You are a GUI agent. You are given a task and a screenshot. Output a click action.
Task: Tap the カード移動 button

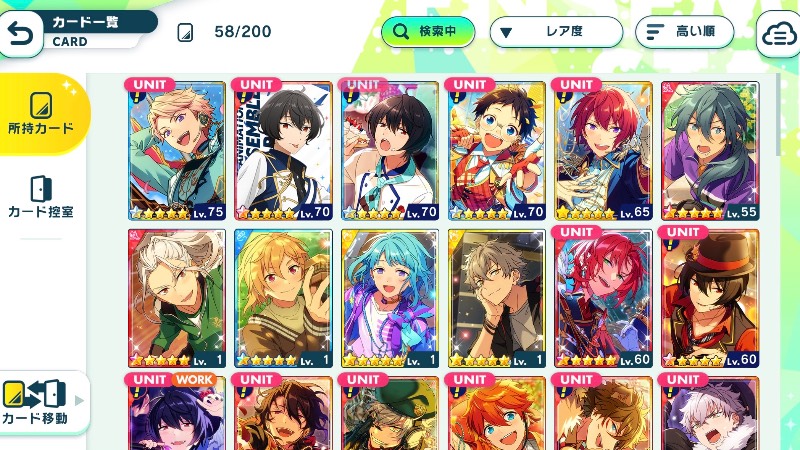pyautogui.click(x=41, y=402)
